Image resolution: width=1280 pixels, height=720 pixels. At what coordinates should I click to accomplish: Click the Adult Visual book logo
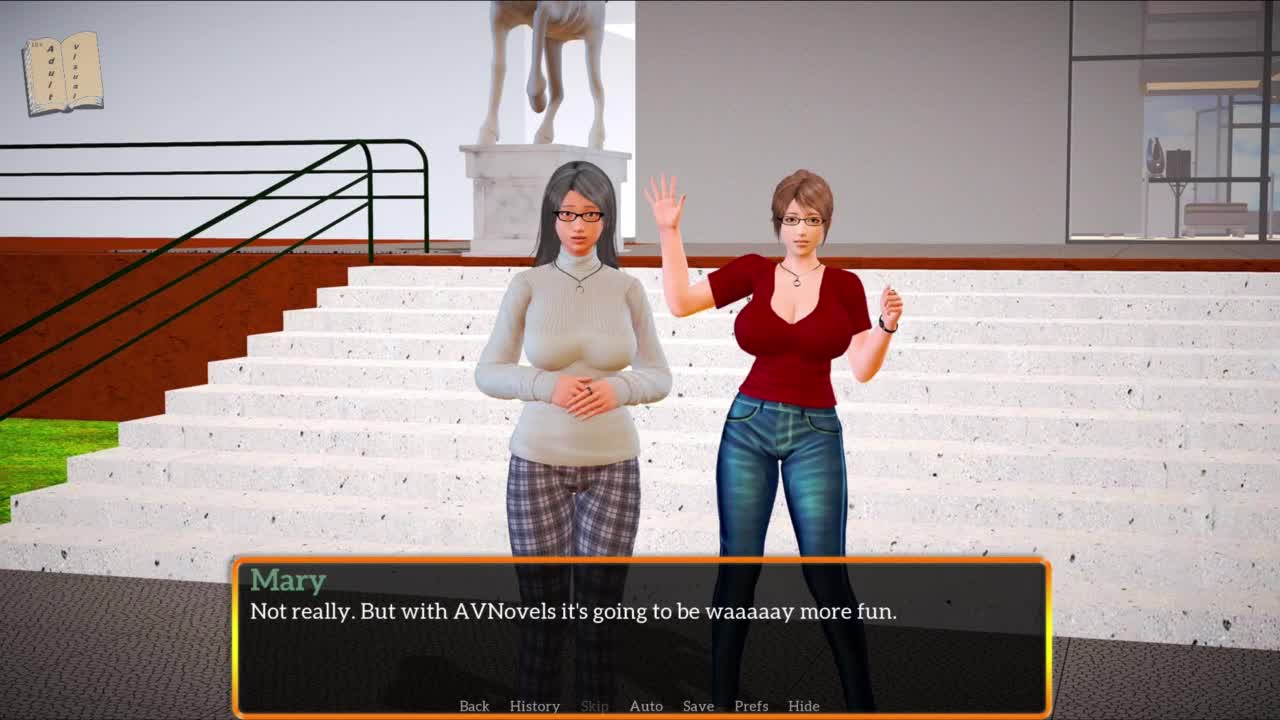(63, 73)
